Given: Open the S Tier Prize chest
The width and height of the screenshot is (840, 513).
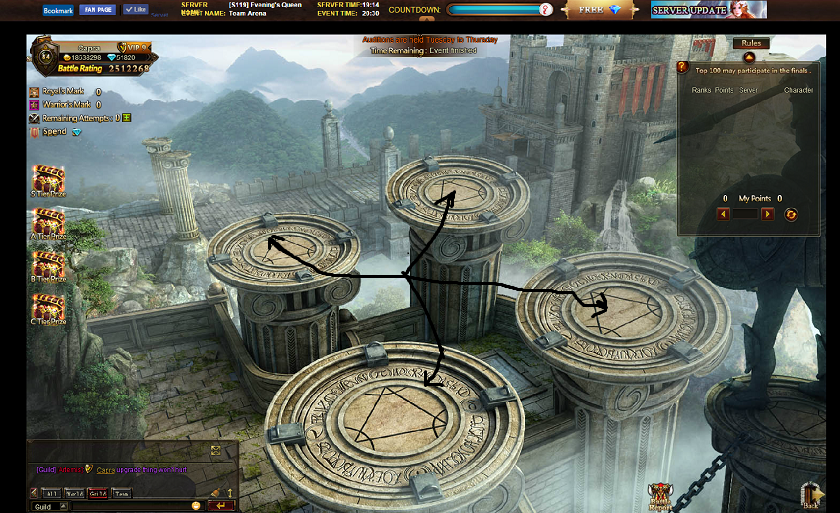Looking at the screenshot, I should [x=48, y=181].
